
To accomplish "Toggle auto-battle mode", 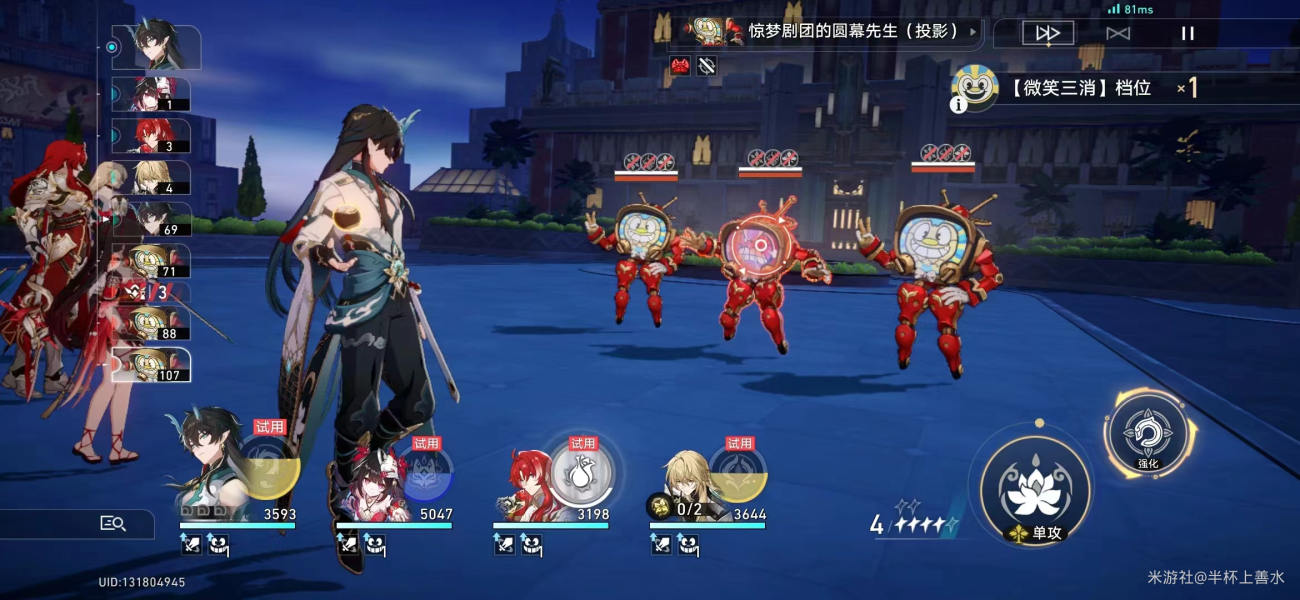I will (1118, 33).
